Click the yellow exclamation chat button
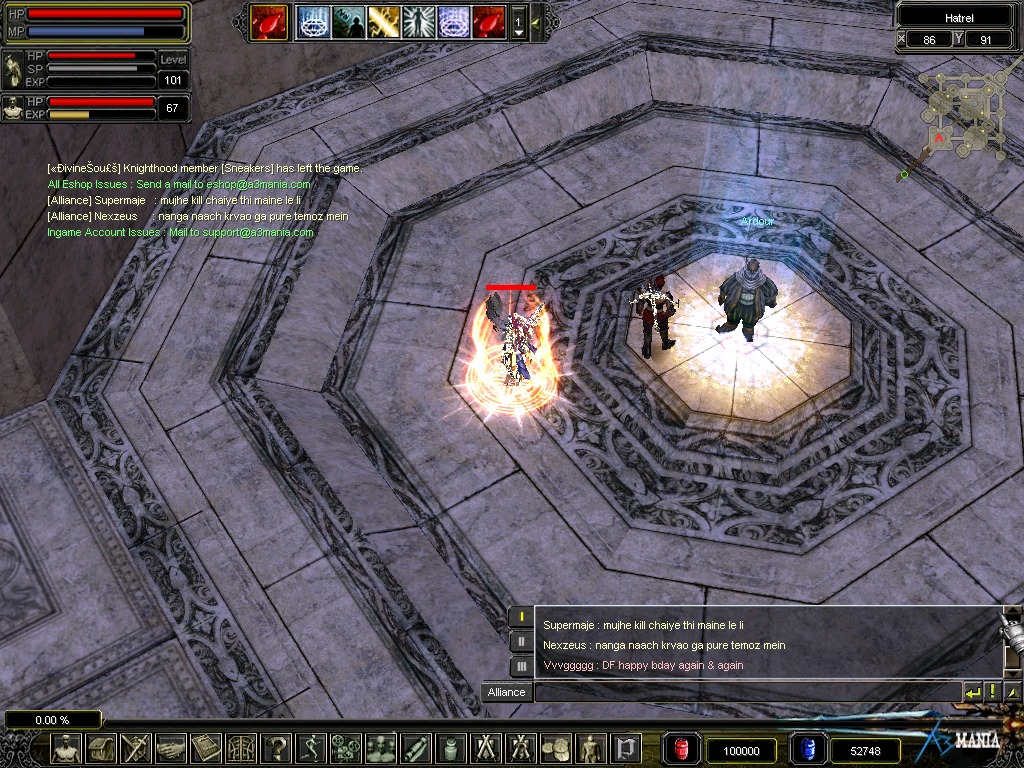 [x=993, y=692]
